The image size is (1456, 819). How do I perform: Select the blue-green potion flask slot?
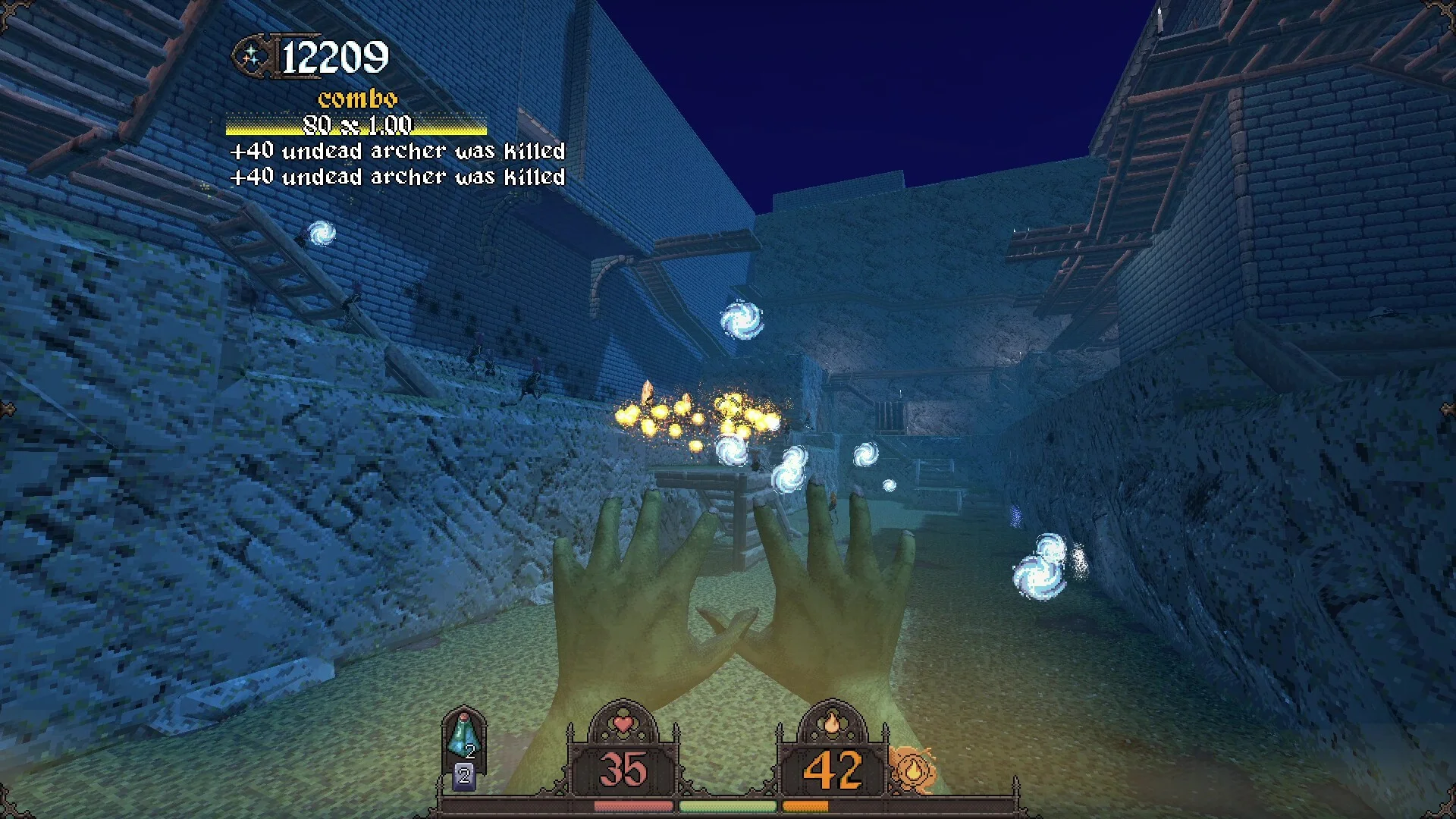click(463, 735)
